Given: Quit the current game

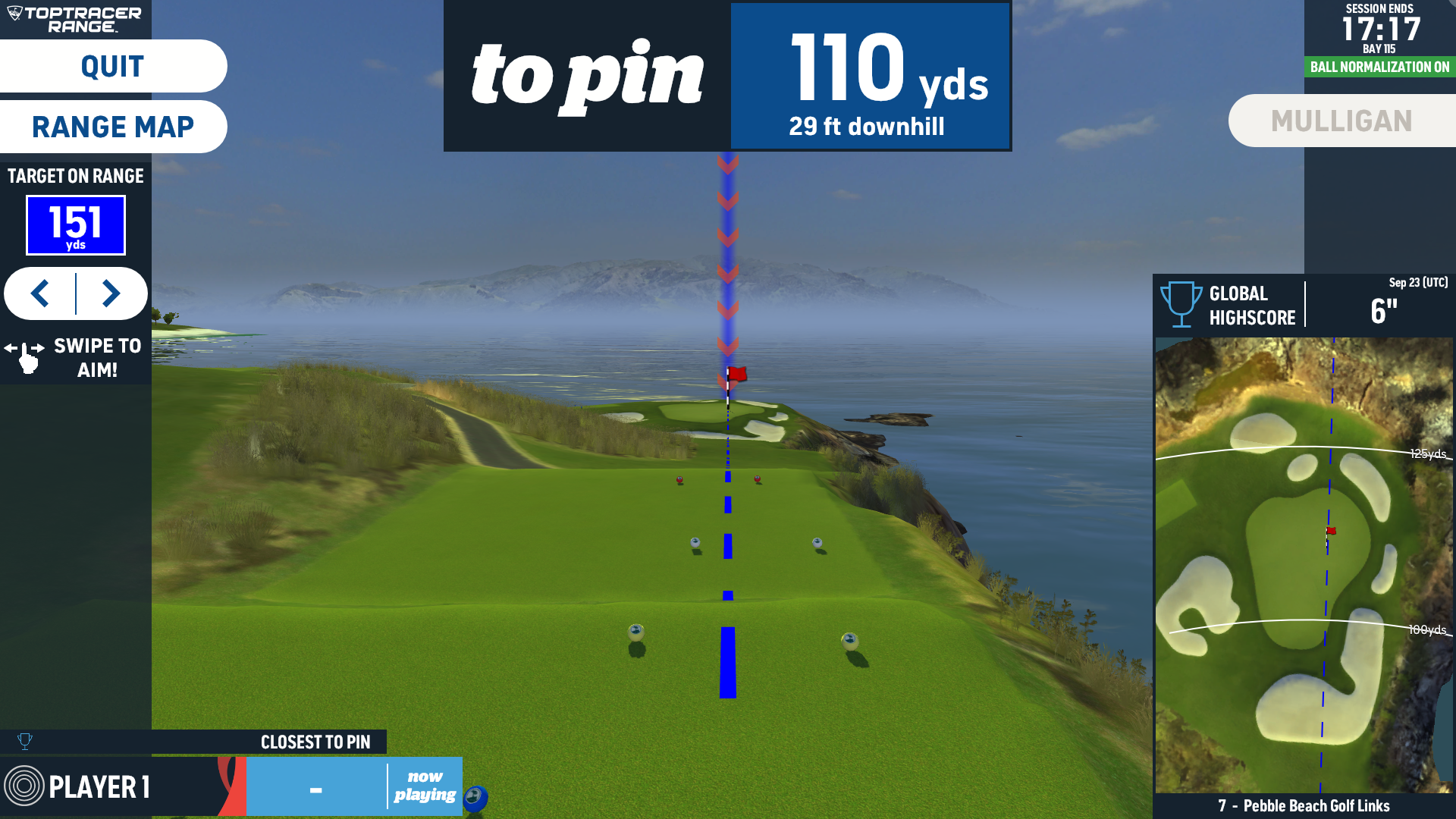Looking at the screenshot, I should 112,67.
